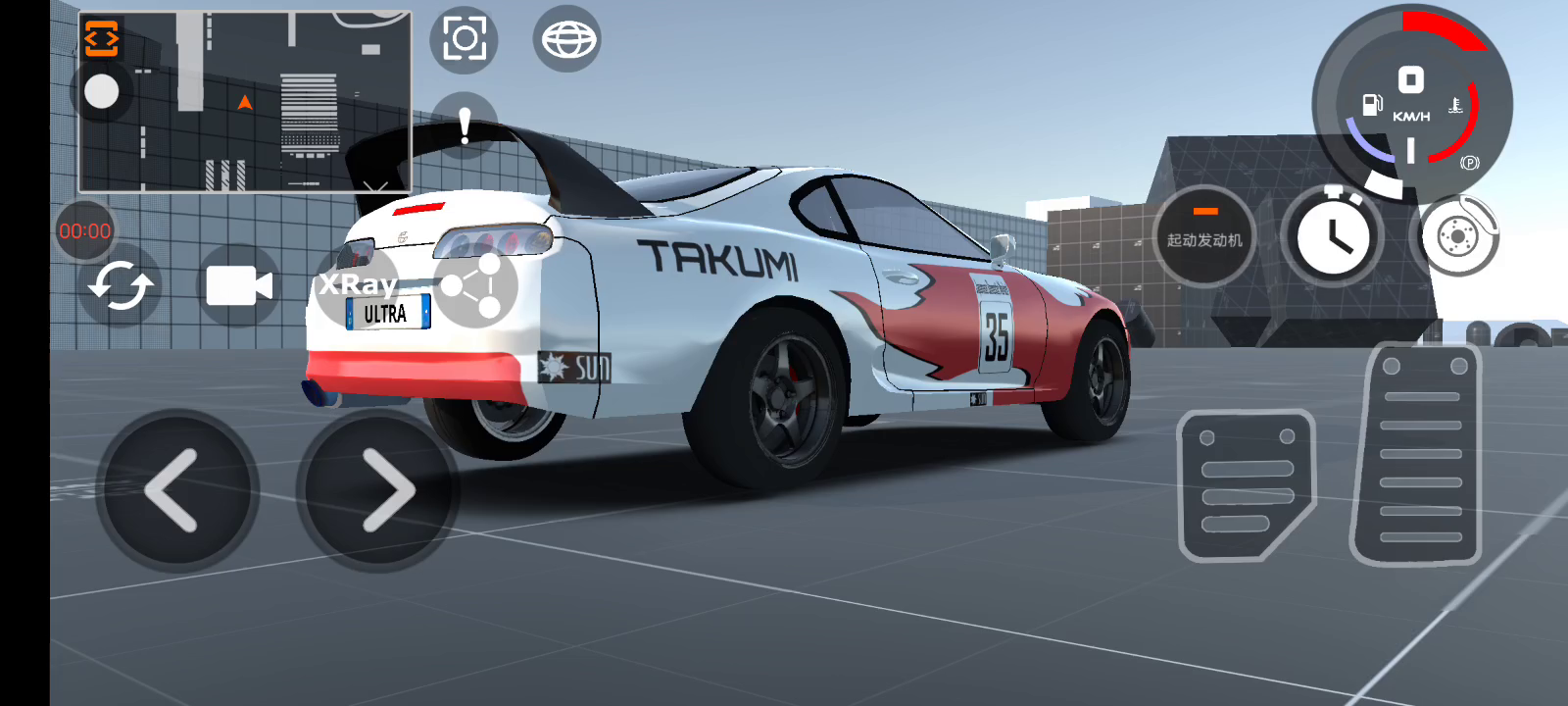Open the globe icon at the top
Image resolution: width=1568 pixels, height=706 pixels.
coord(566,39)
